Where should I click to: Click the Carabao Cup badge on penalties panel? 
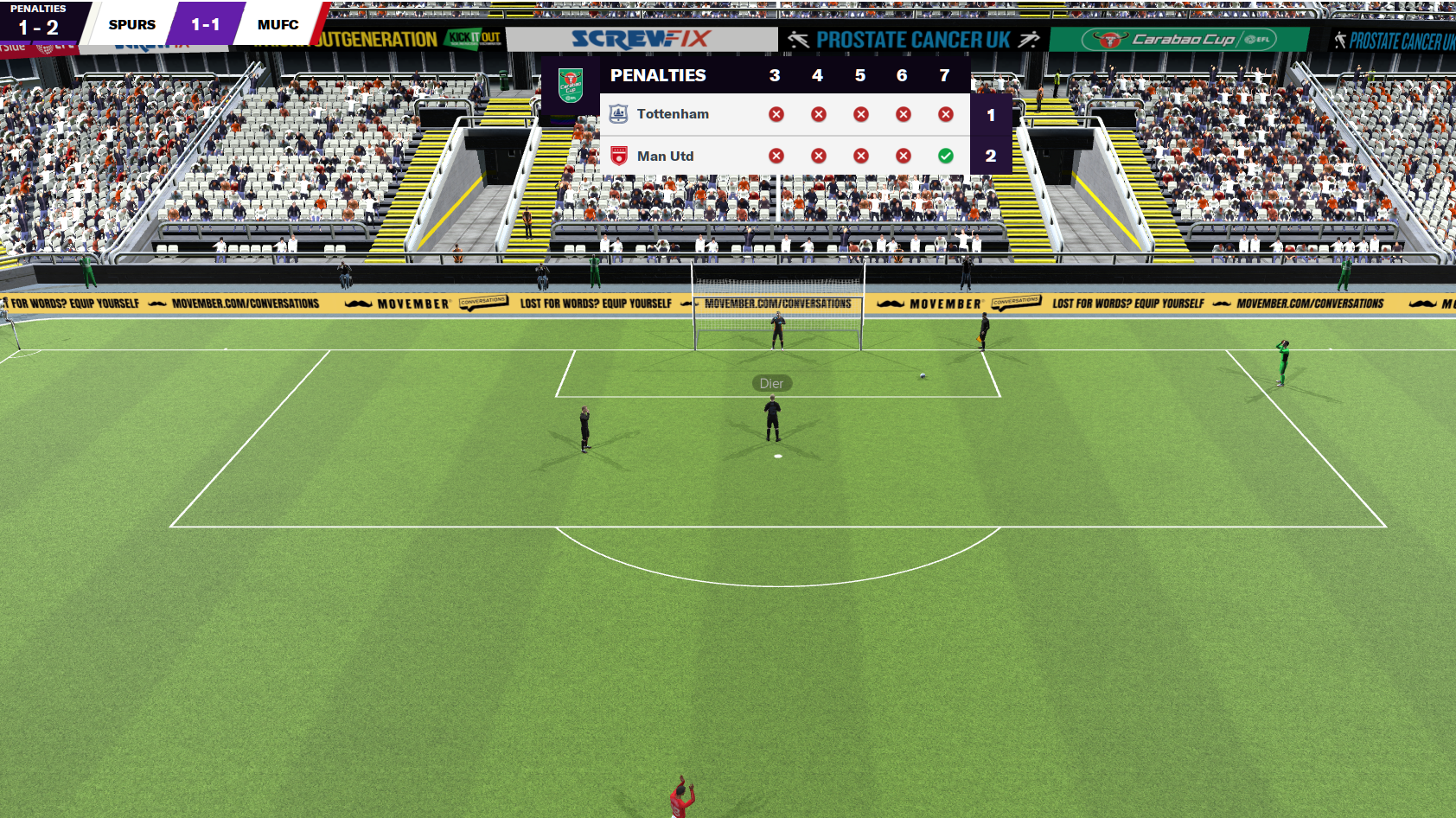coord(571,85)
